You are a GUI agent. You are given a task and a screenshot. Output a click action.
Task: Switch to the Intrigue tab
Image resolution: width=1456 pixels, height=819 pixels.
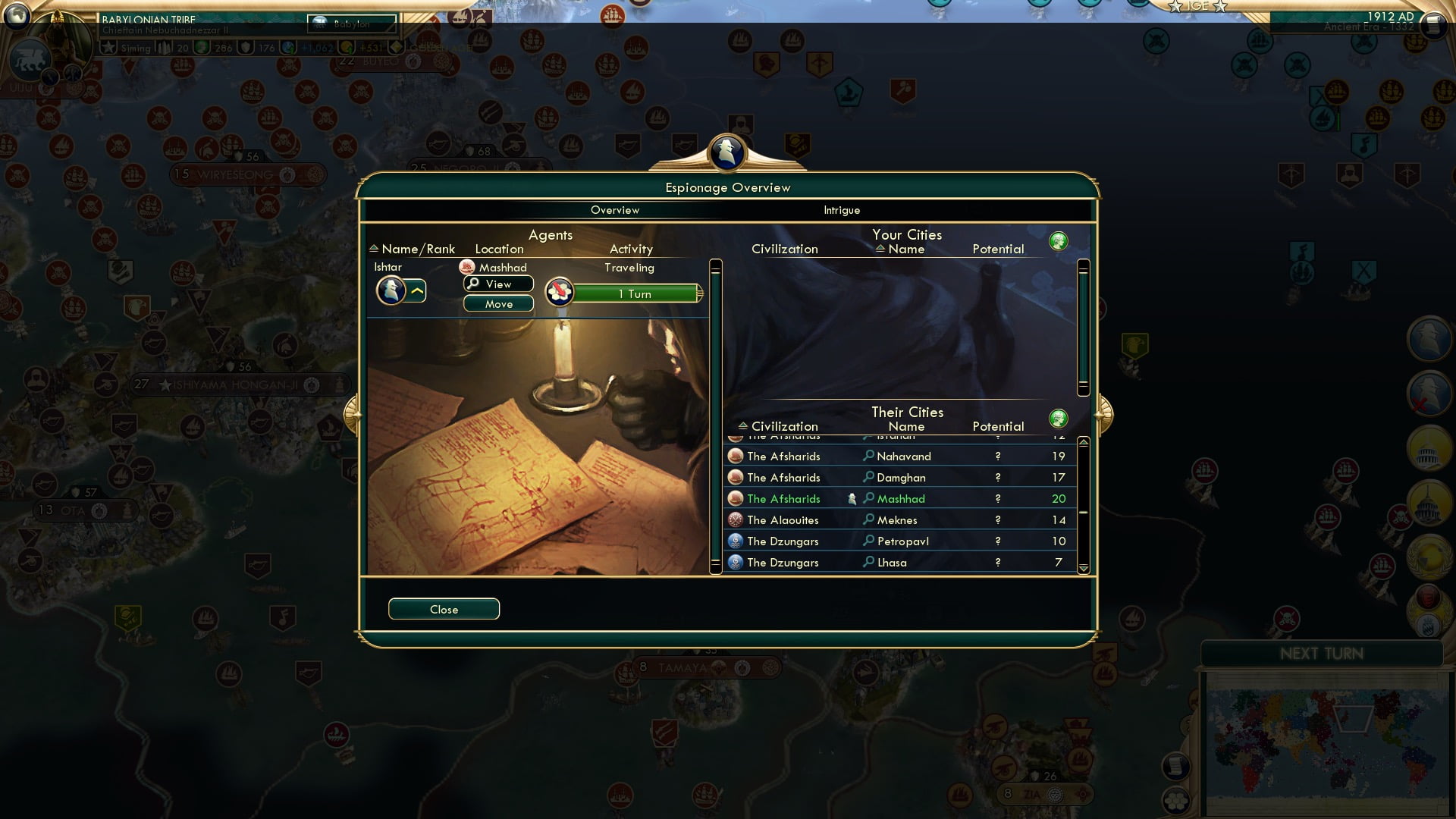tap(841, 210)
